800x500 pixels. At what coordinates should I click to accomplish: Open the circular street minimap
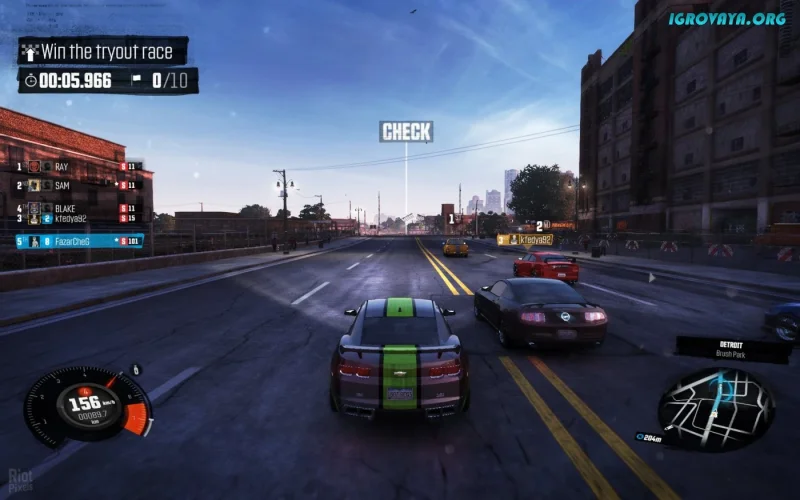click(x=716, y=408)
